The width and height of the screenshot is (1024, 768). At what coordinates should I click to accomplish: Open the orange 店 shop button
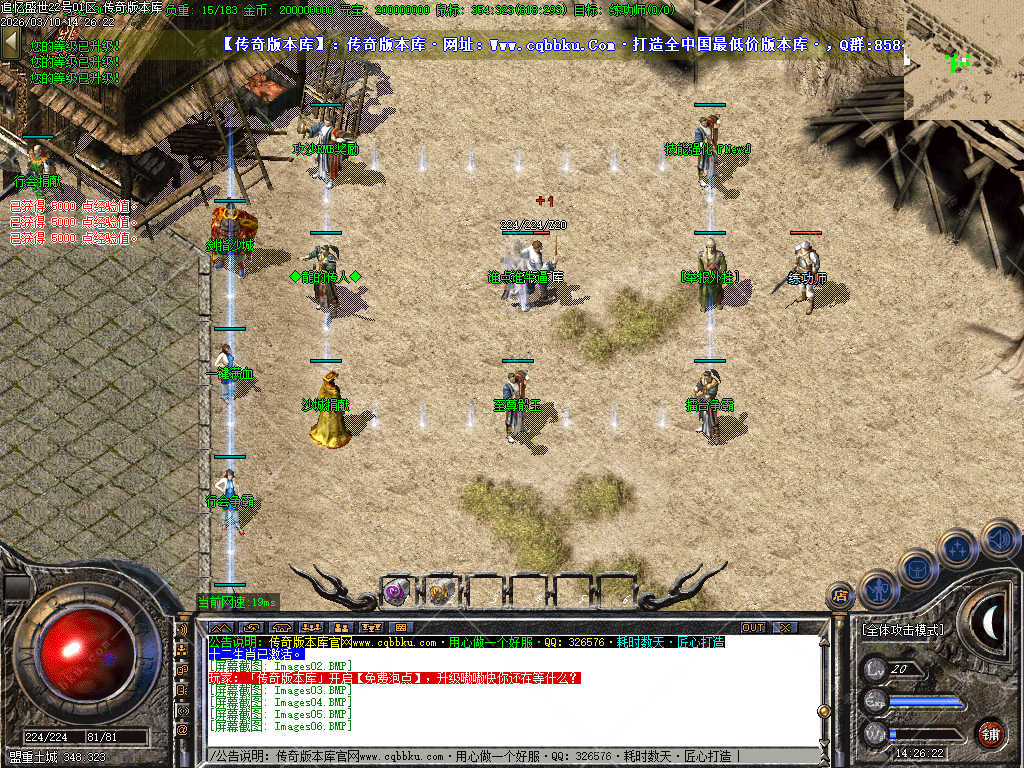(x=840, y=596)
